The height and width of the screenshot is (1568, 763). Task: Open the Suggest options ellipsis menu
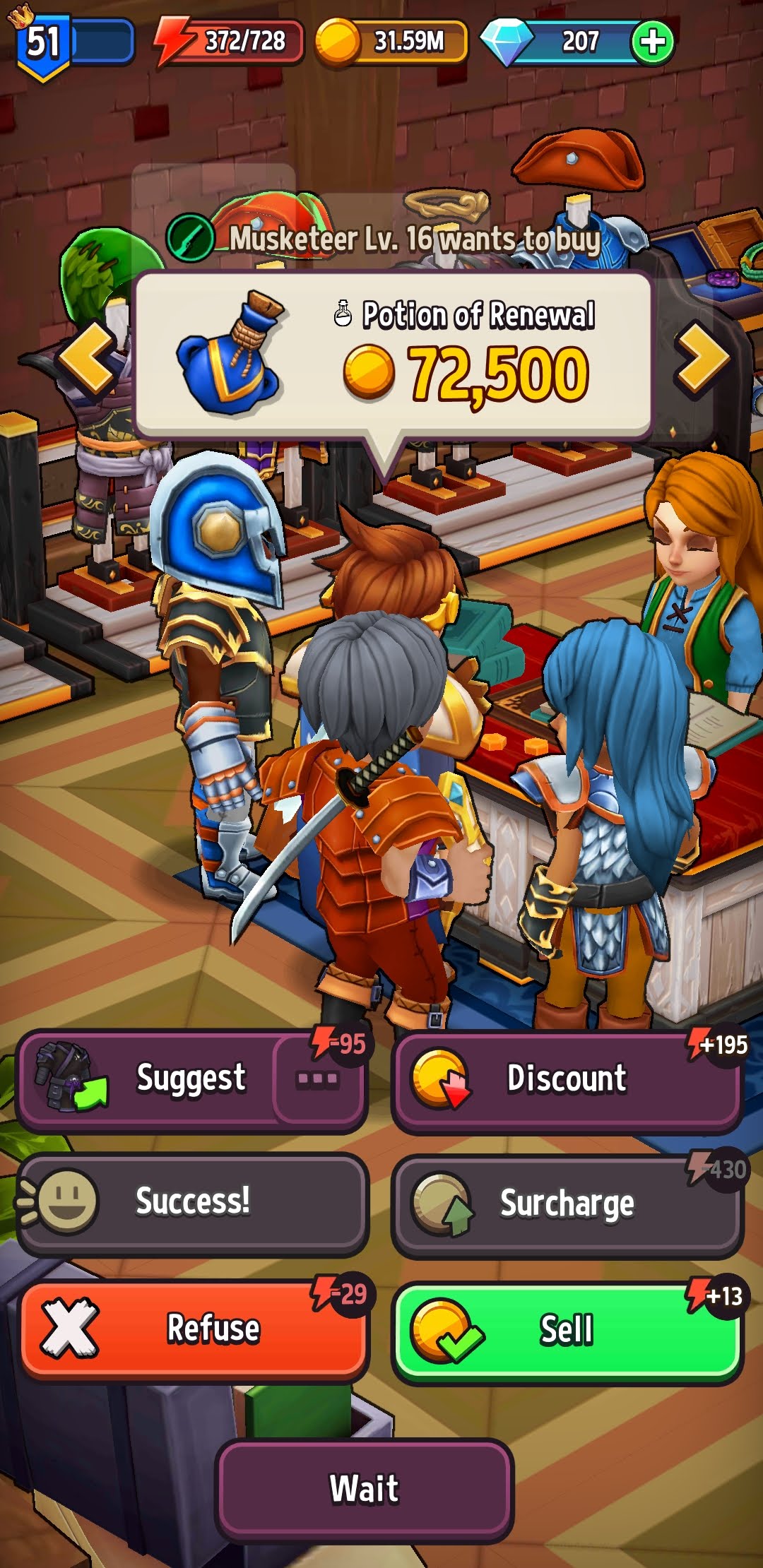tap(318, 1079)
